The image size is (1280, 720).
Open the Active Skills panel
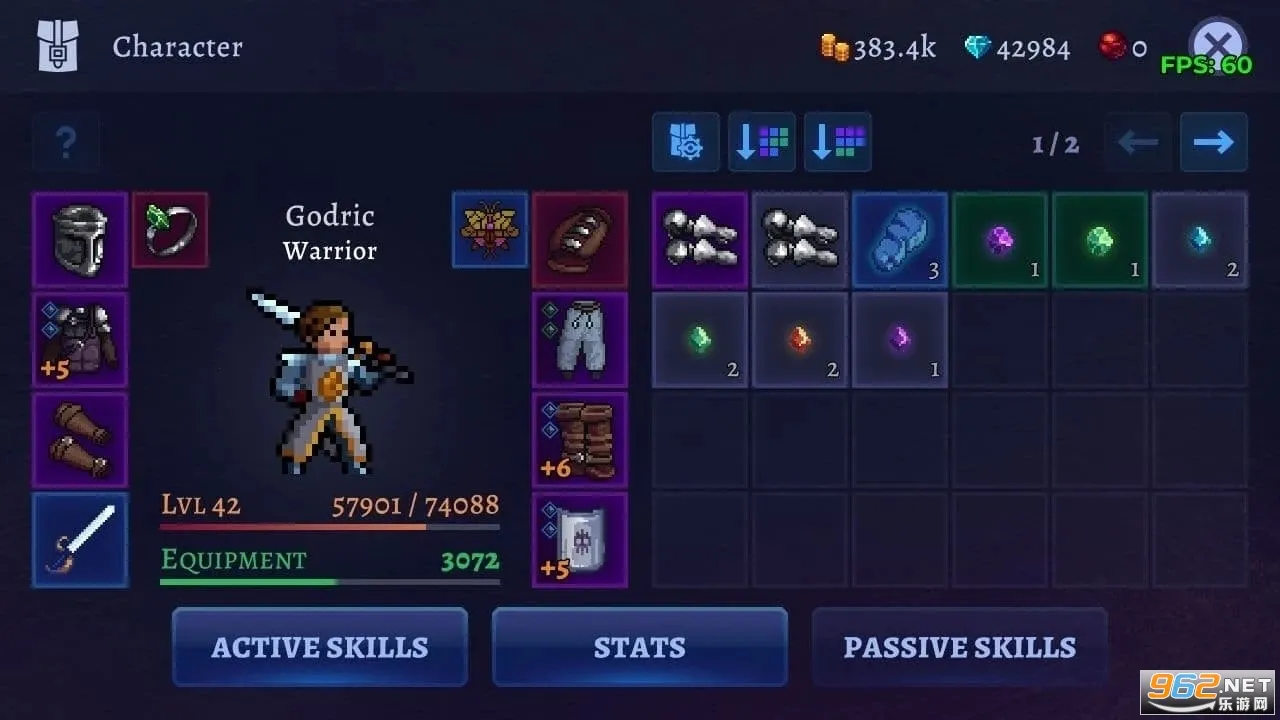tap(320, 647)
